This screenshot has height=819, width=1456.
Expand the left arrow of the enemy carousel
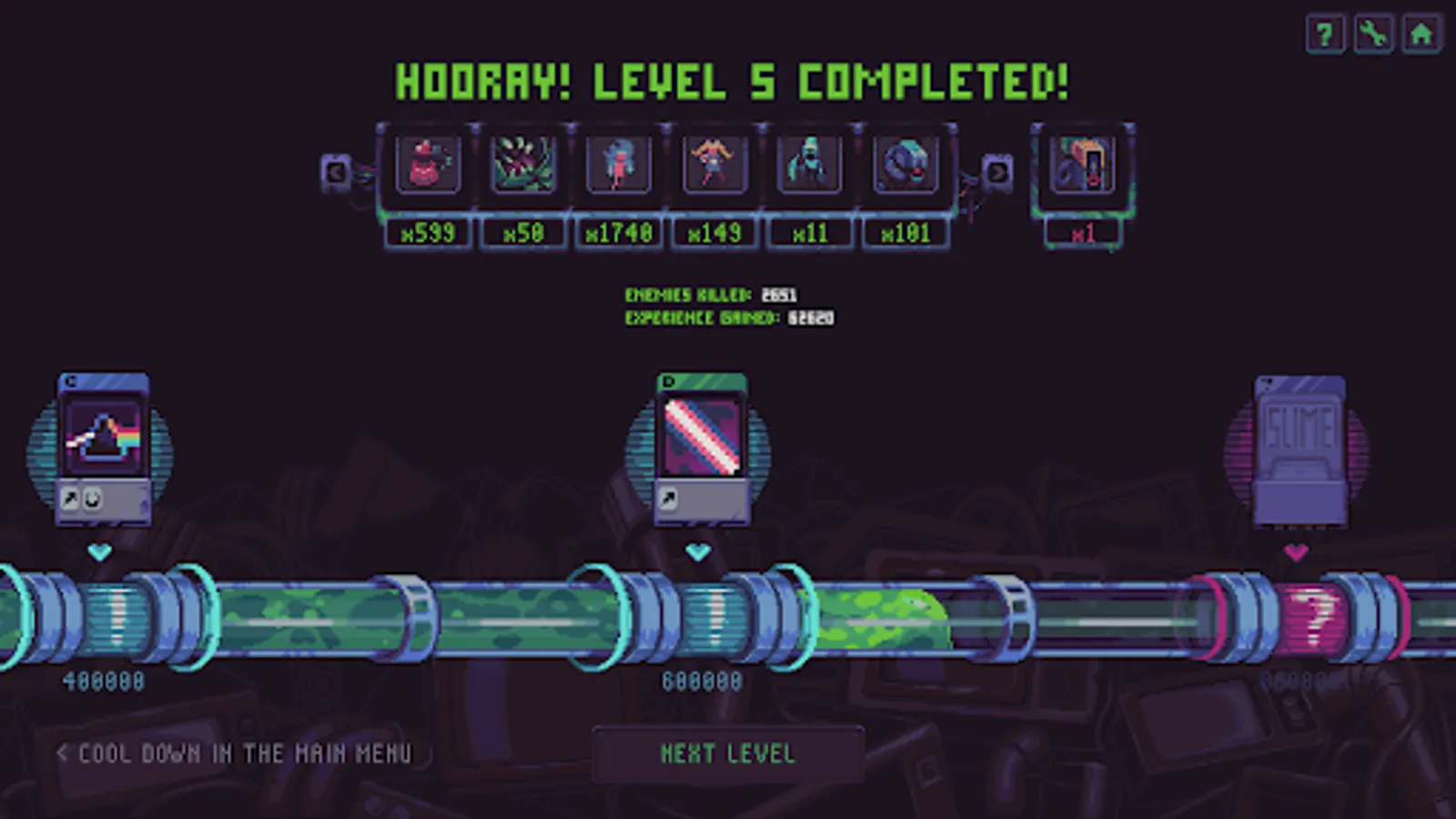[x=336, y=171]
